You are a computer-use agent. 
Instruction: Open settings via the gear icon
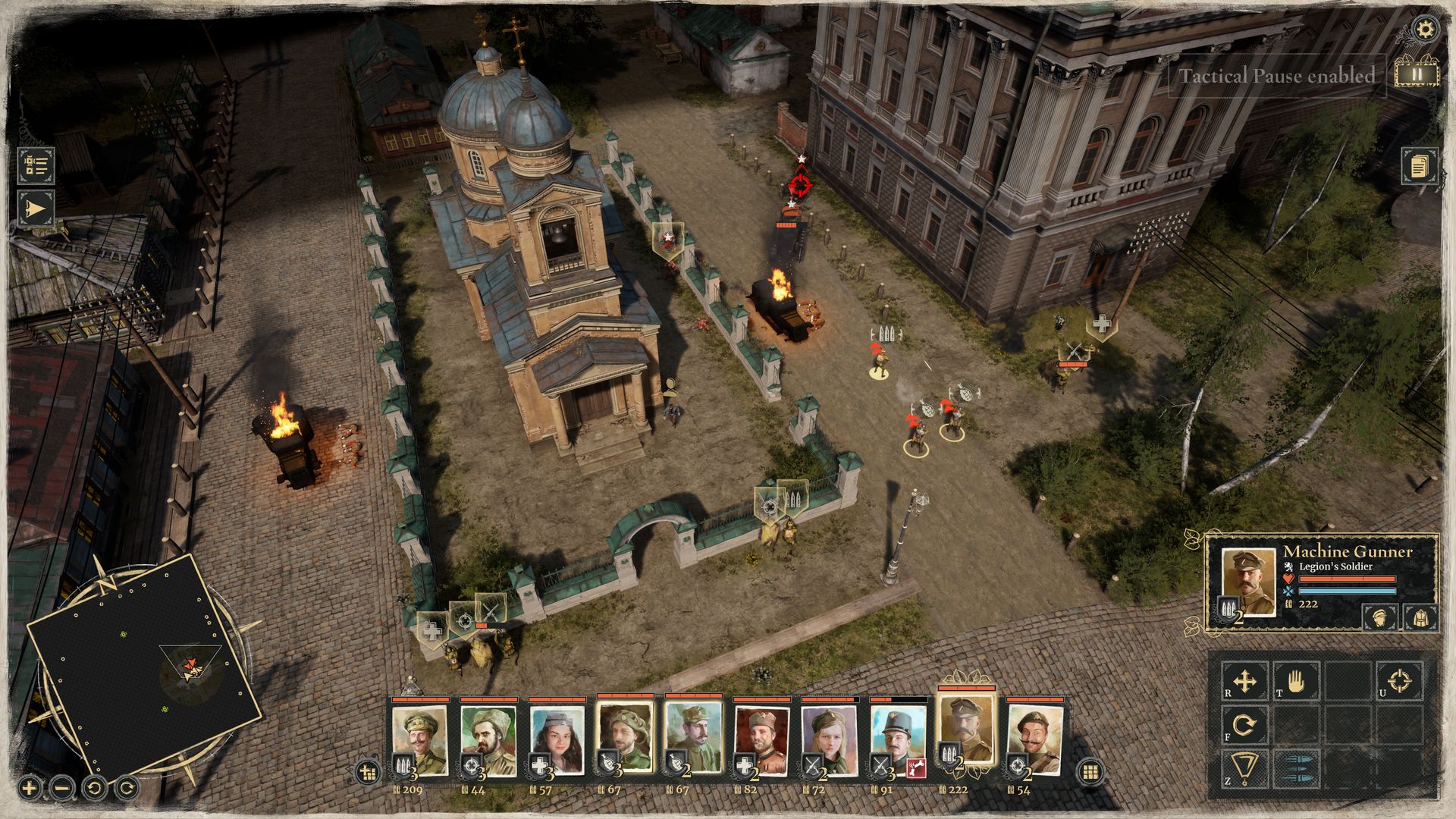click(1426, 30)
